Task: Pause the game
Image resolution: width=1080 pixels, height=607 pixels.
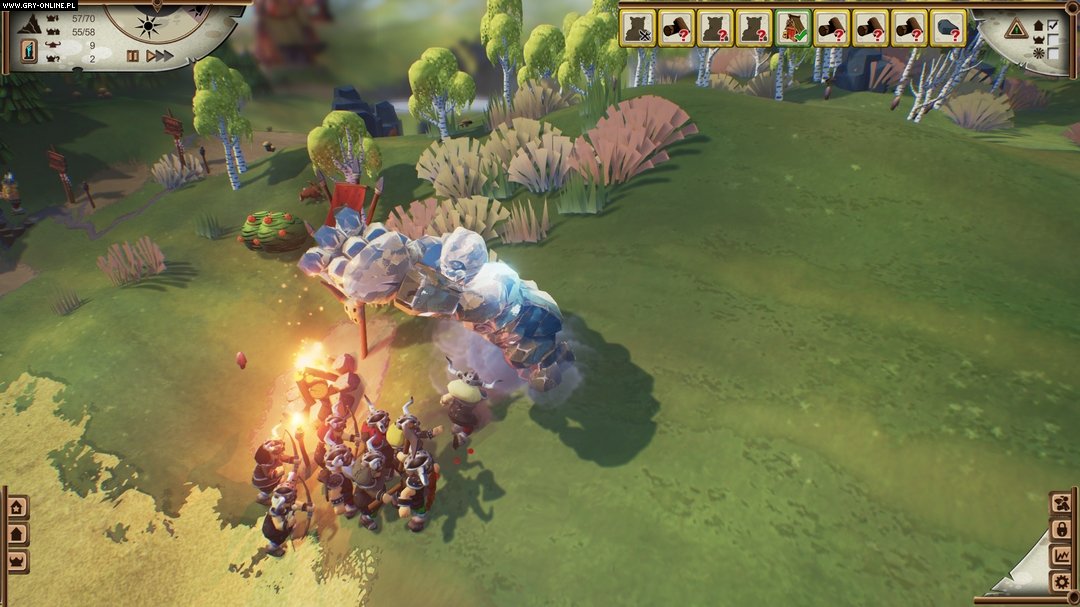Action: [132, 56]
